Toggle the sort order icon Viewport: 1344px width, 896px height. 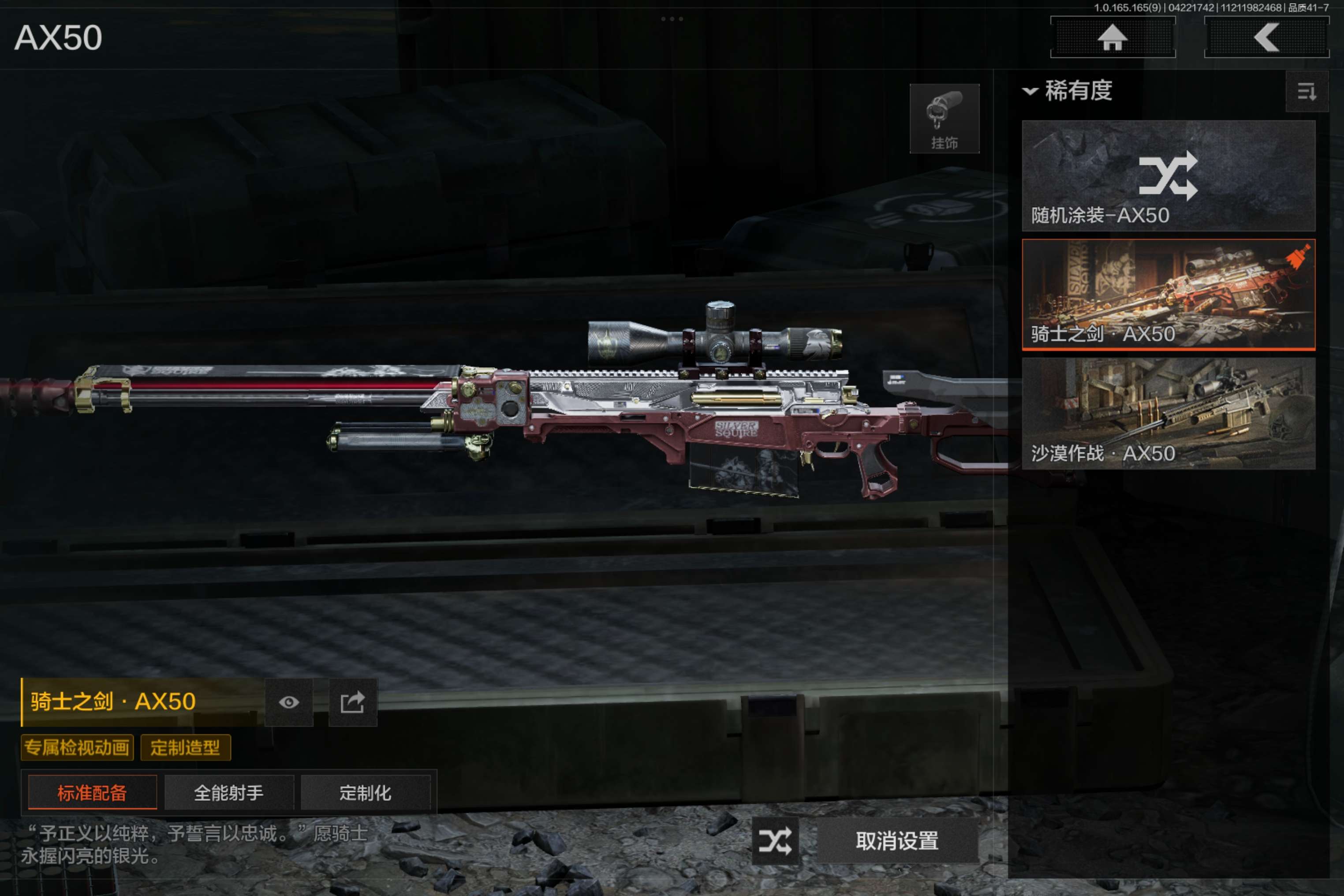point(1306,91)
